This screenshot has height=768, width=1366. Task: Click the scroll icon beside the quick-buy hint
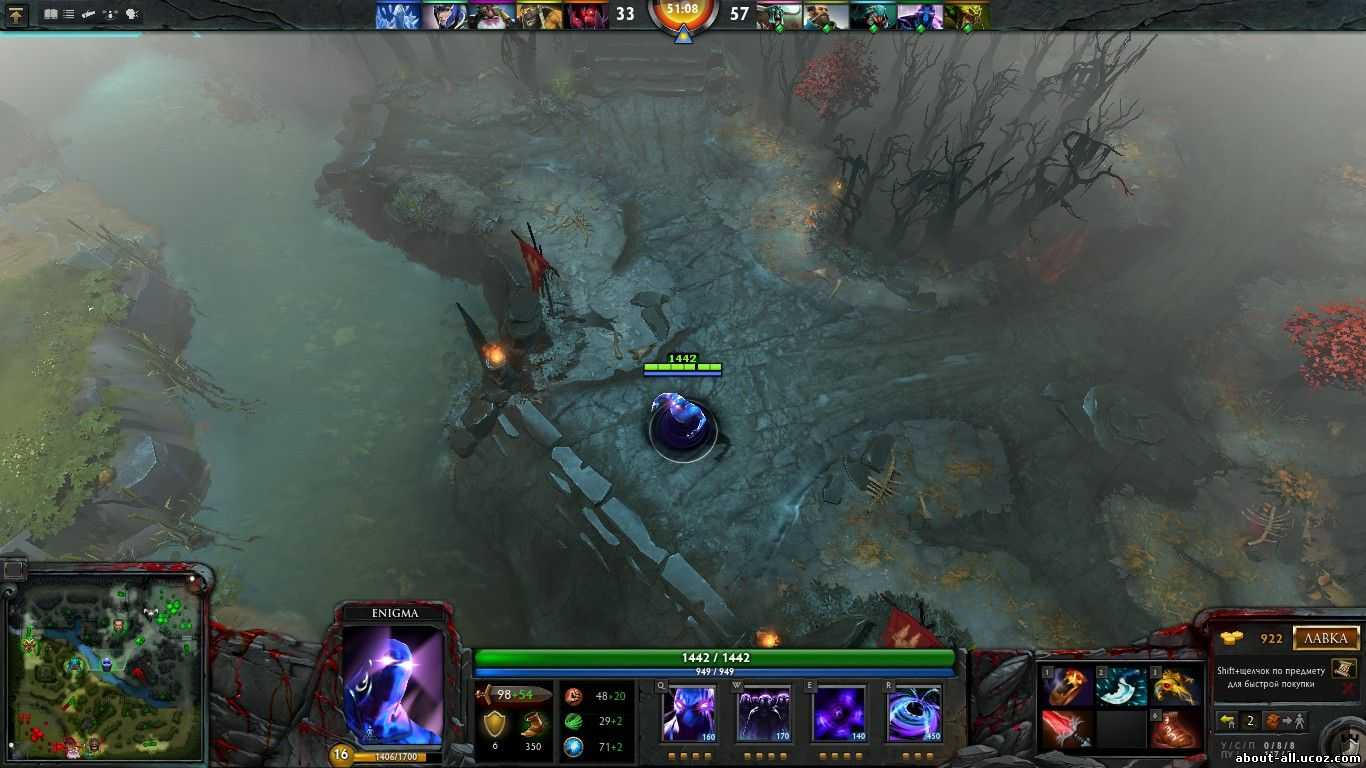(1343, 668)
